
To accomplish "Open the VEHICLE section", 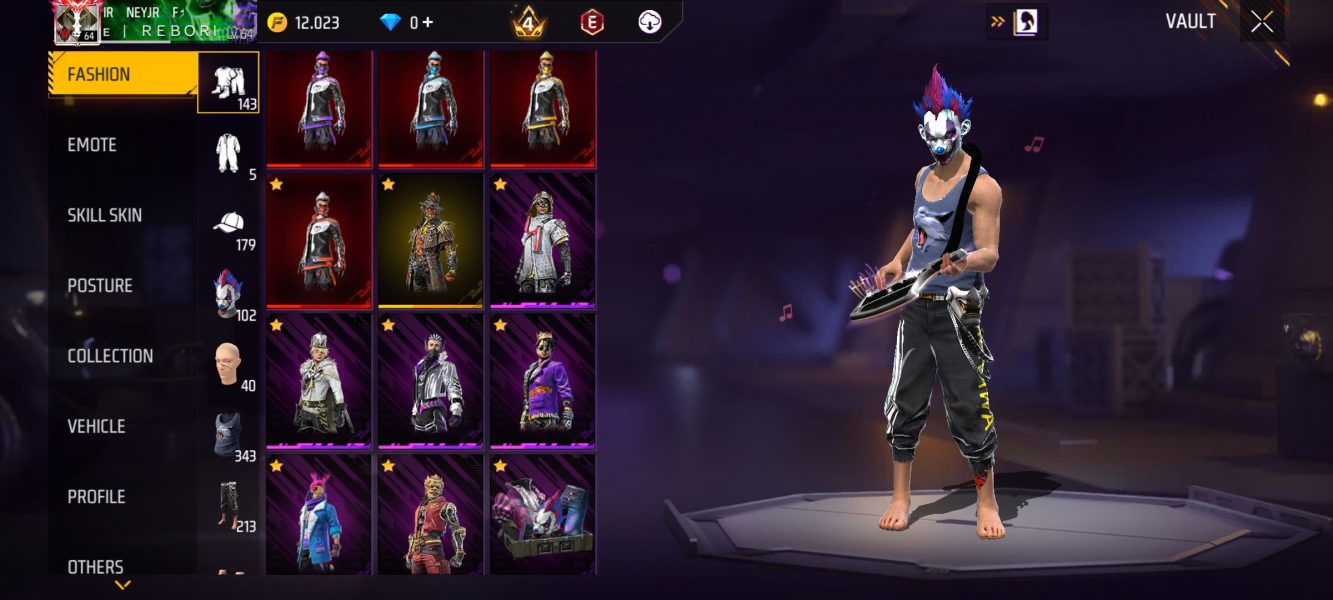I will click(x=96, y=426).
